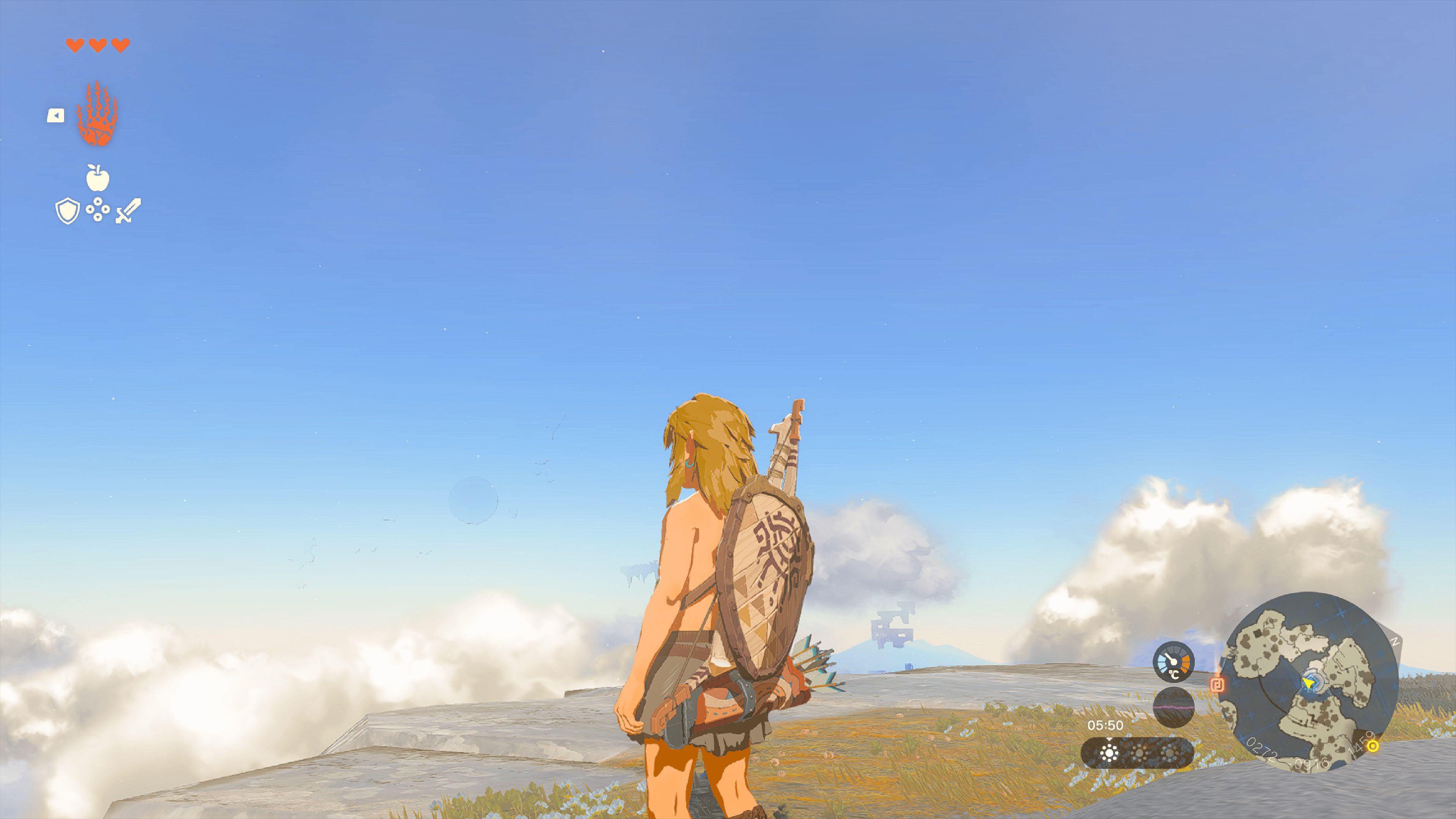Select the orange shrine sensor icon
Screen dimensions: 1456x819
(1217, 685)
